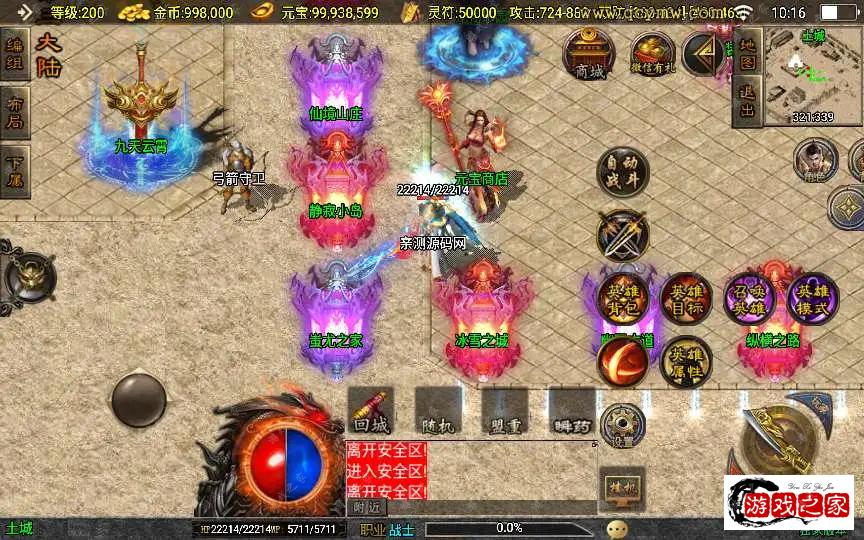The width and height of the screenshot is (864, 540).
Task: Tap the crossed swords attack mode icon
Action: (x=623, y=235)
